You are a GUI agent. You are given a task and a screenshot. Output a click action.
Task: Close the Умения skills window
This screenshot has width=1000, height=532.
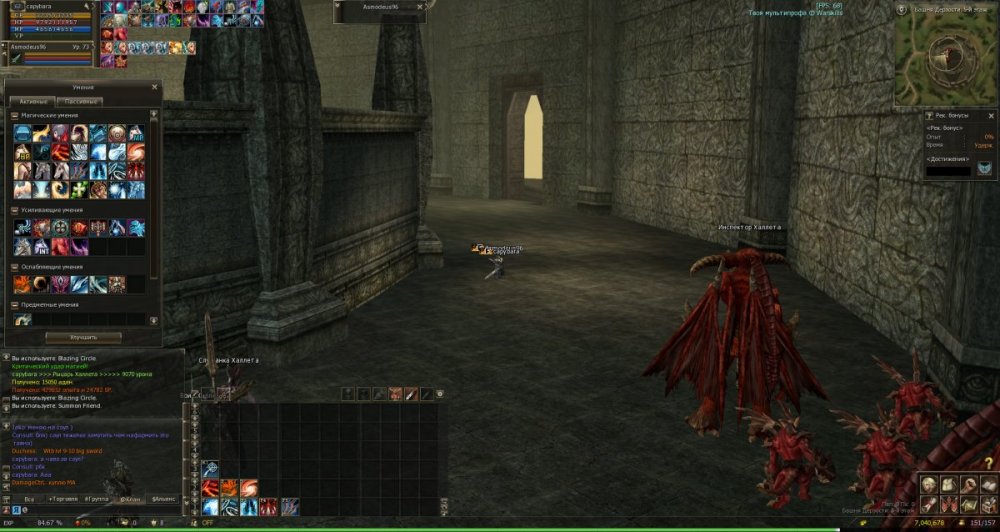[x=154, y=87]
